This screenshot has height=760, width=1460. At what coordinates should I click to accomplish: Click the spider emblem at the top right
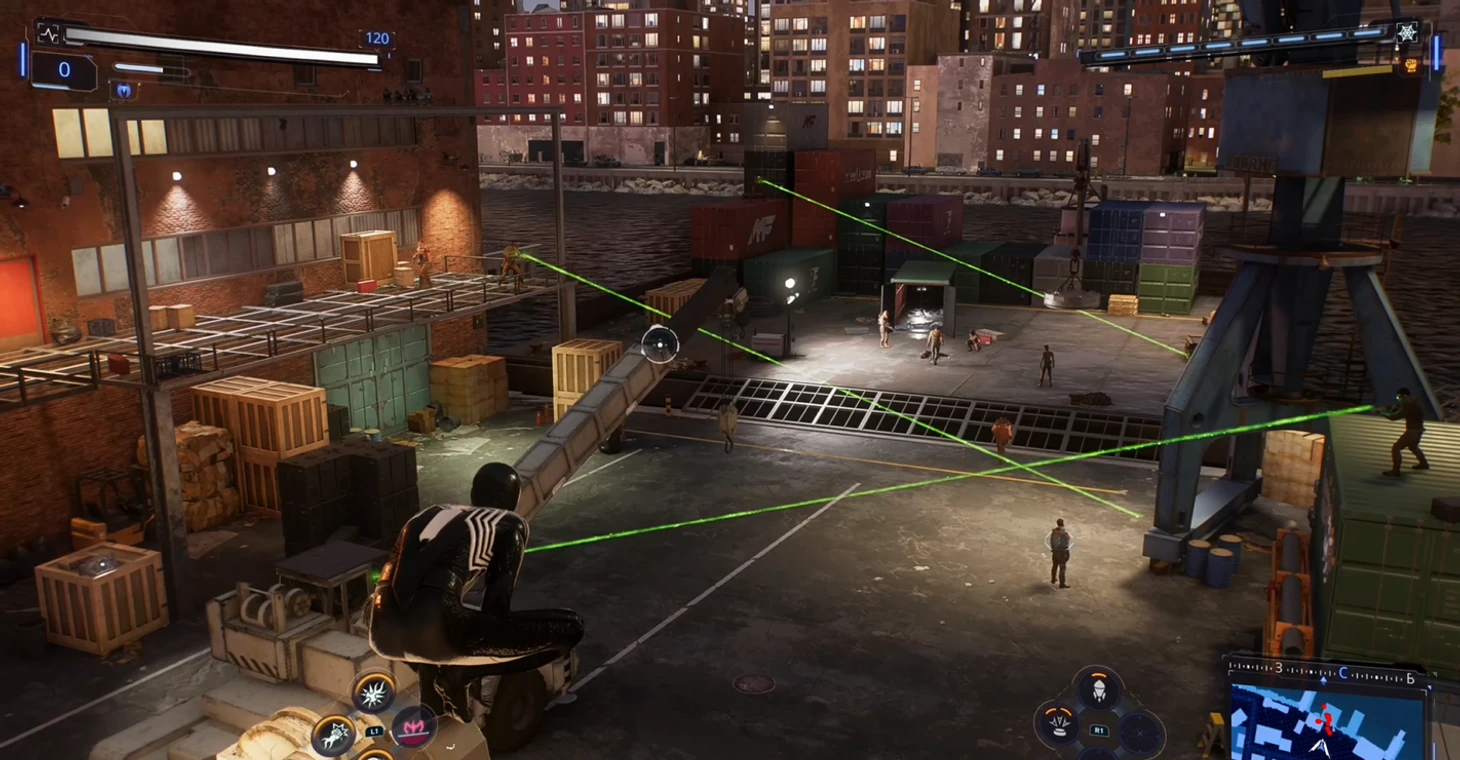(1406, 33)
